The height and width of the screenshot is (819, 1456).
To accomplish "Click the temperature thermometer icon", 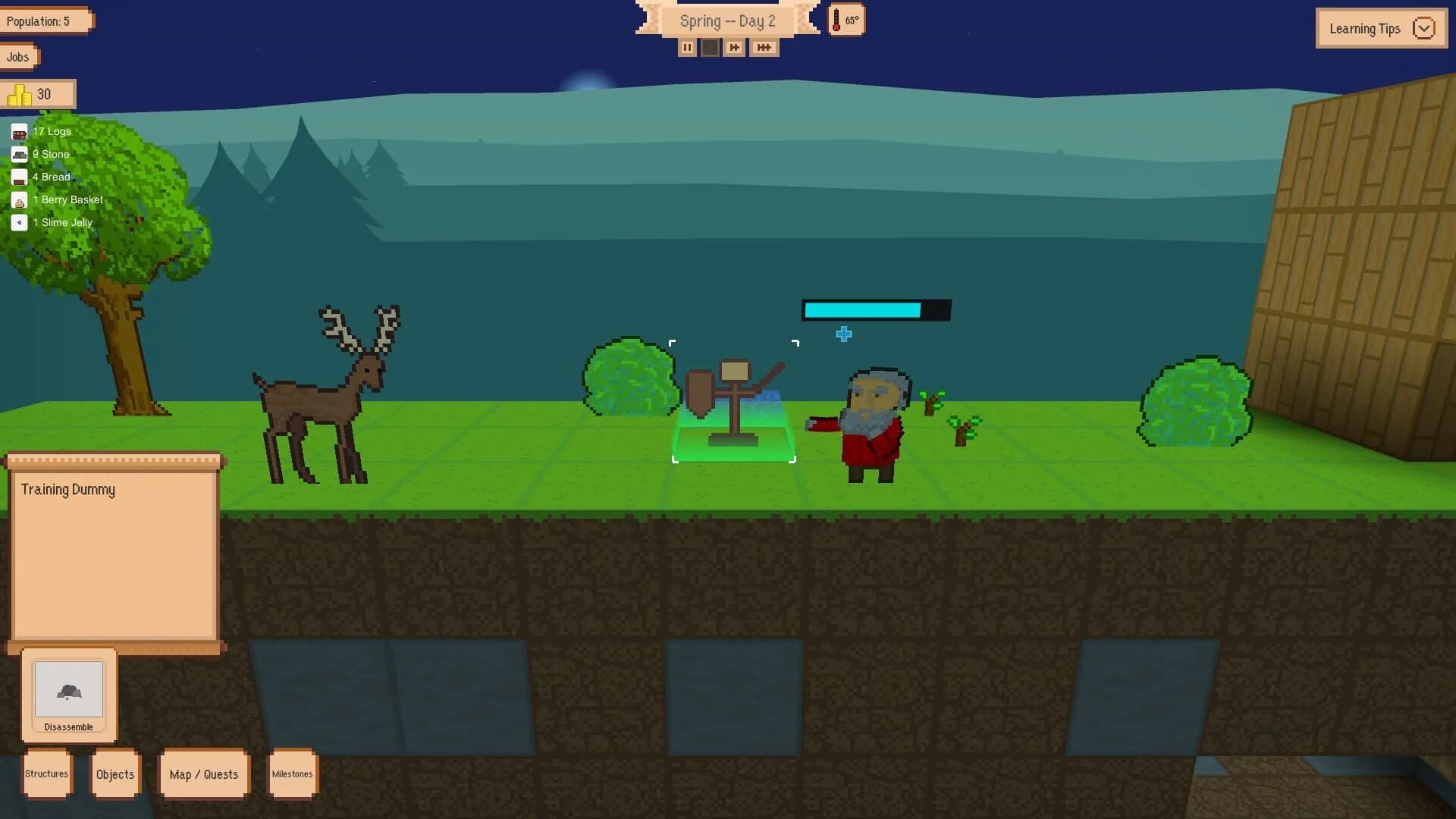I will click(839, 20).
